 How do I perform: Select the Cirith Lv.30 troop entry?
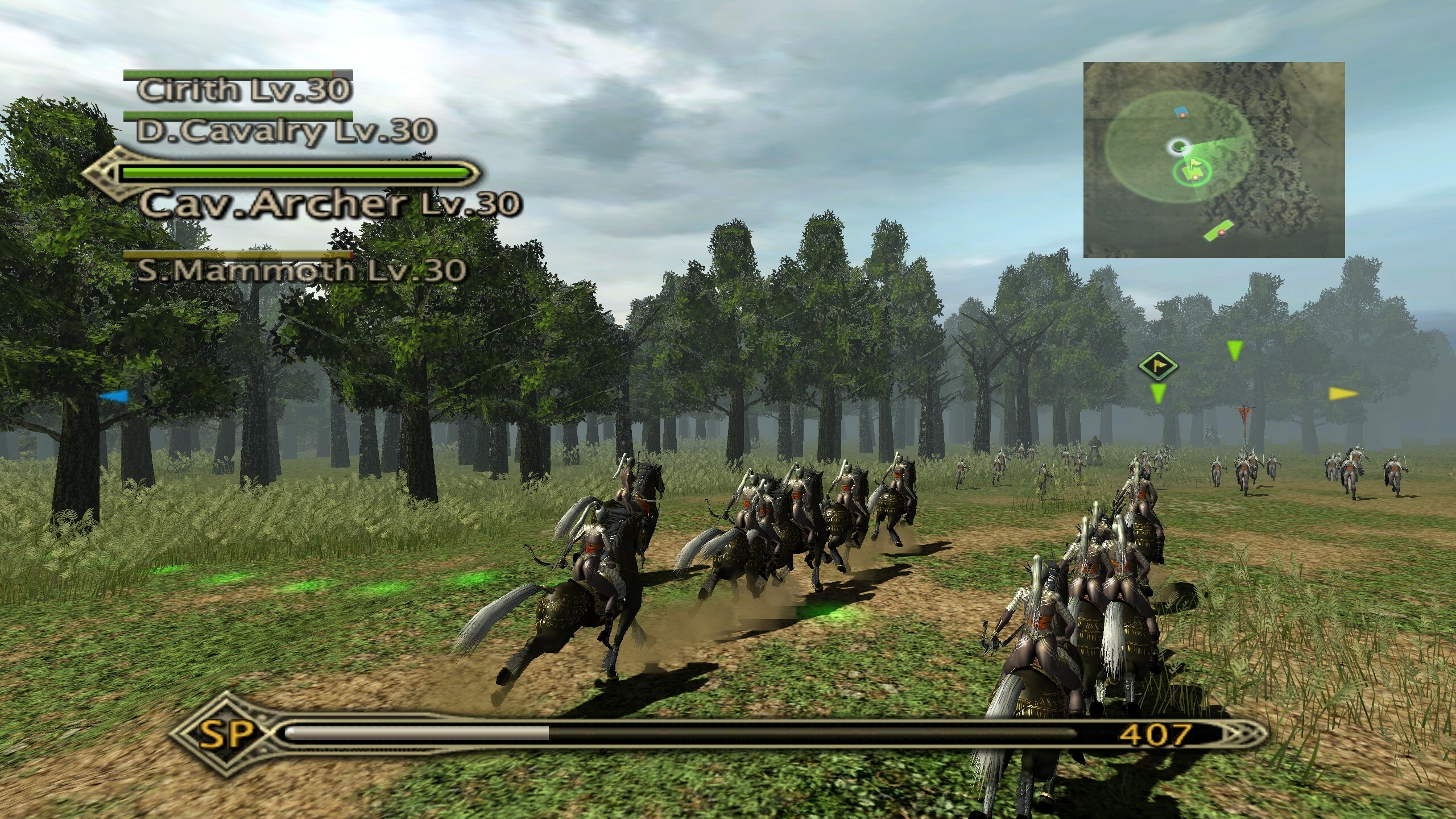244,89
